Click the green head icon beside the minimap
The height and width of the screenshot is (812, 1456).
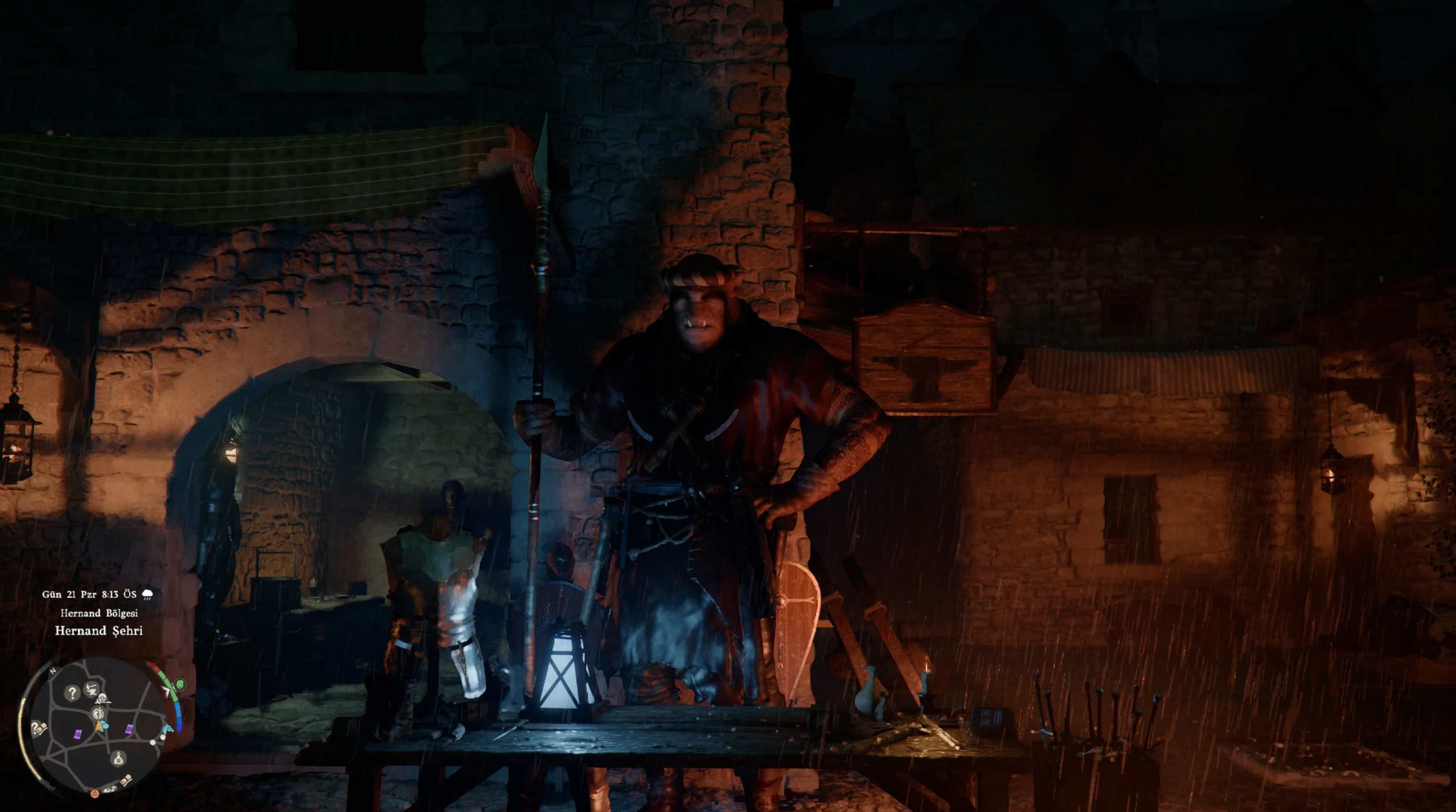(x=179, y=685)
